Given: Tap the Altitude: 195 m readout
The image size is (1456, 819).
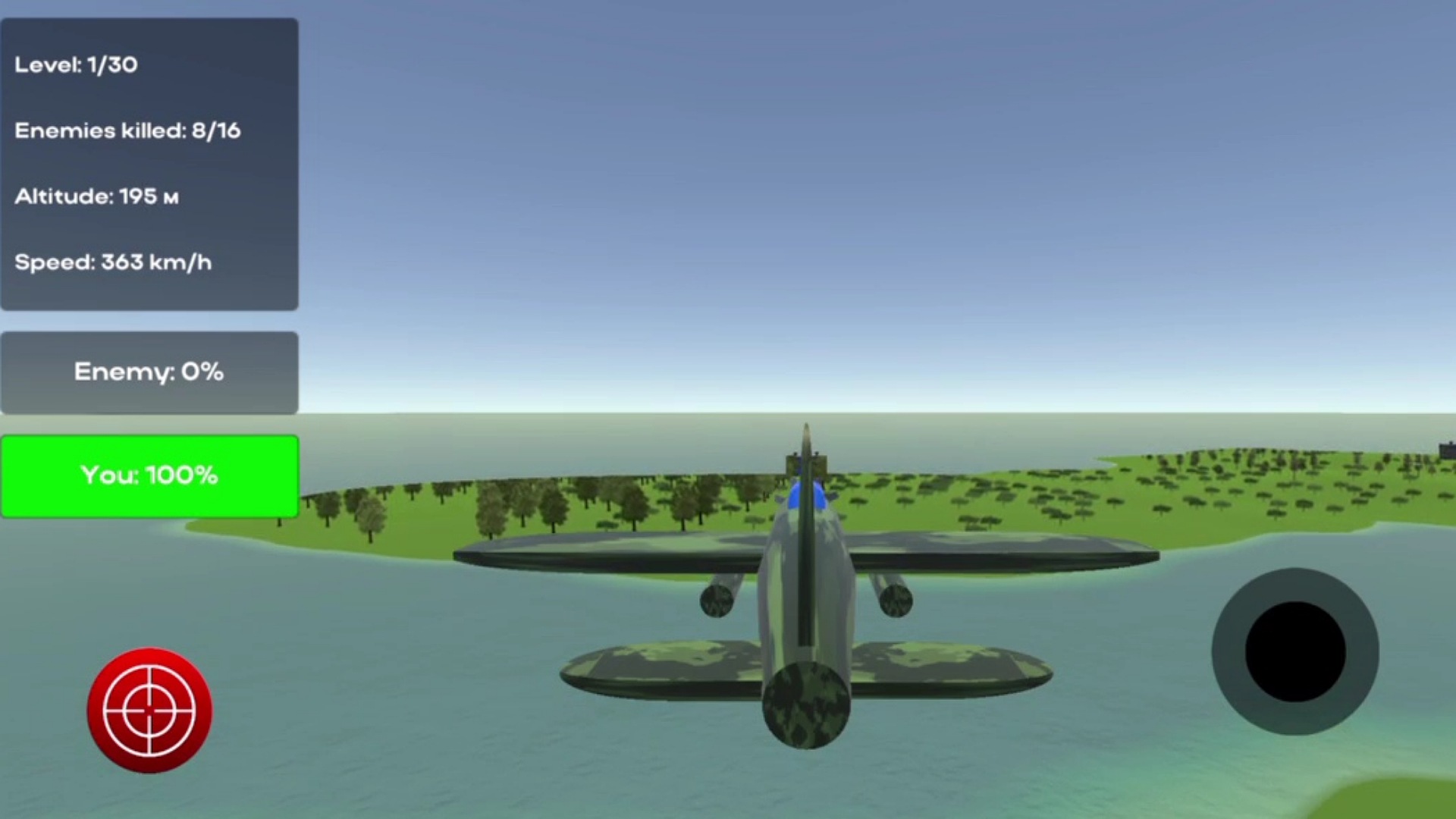Looking at the screenshot, I should tap(99, 196).
